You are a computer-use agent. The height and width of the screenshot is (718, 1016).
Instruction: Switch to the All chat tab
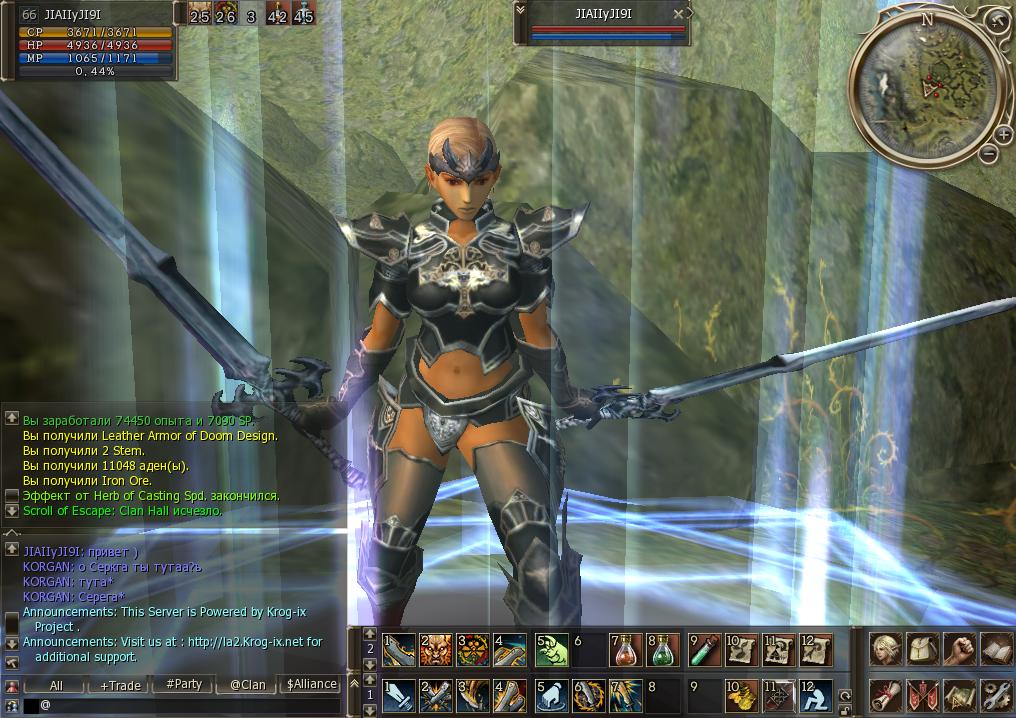click(56, 685)
